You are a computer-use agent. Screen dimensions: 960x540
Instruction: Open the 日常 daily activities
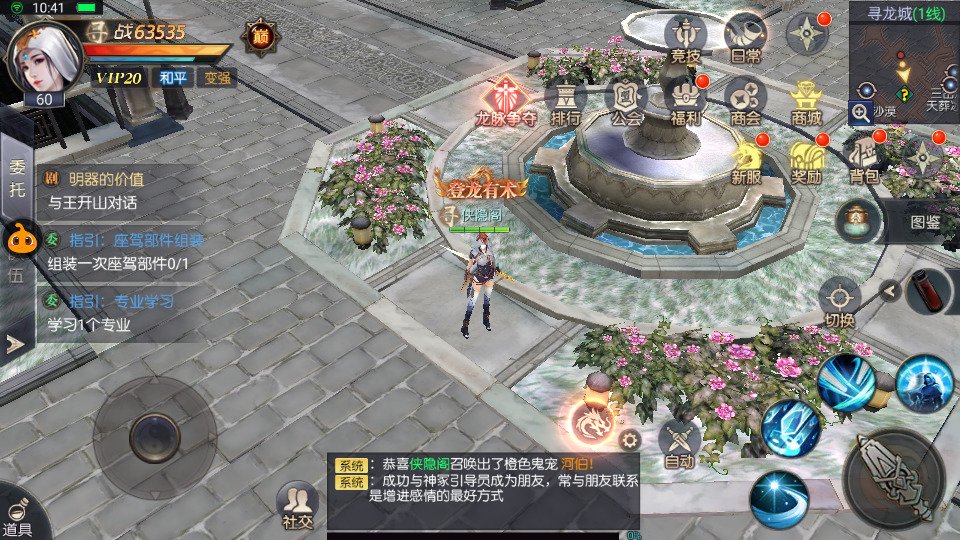coord(745,40)
